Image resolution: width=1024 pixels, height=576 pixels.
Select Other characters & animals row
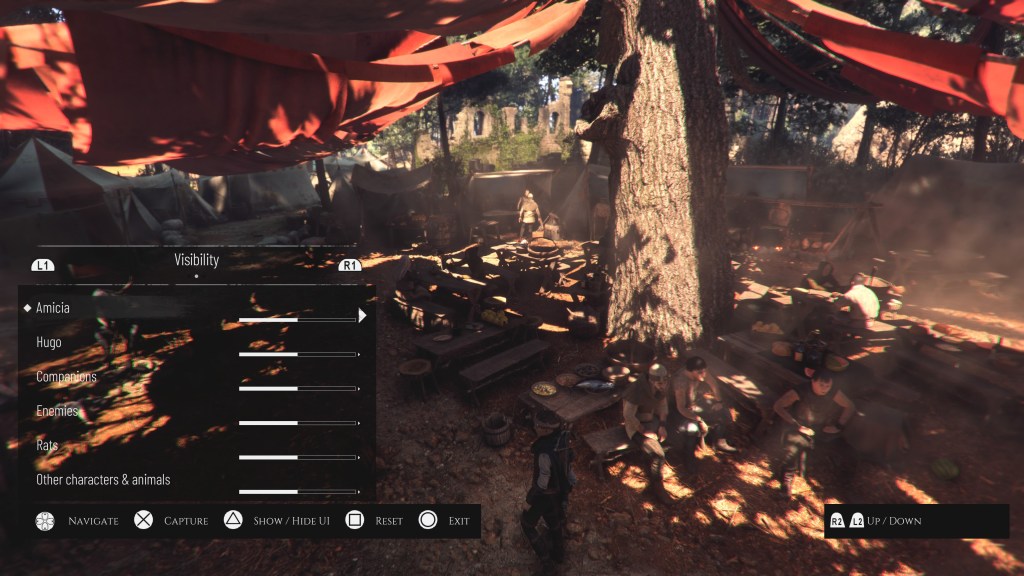click(x=103, y=480)
